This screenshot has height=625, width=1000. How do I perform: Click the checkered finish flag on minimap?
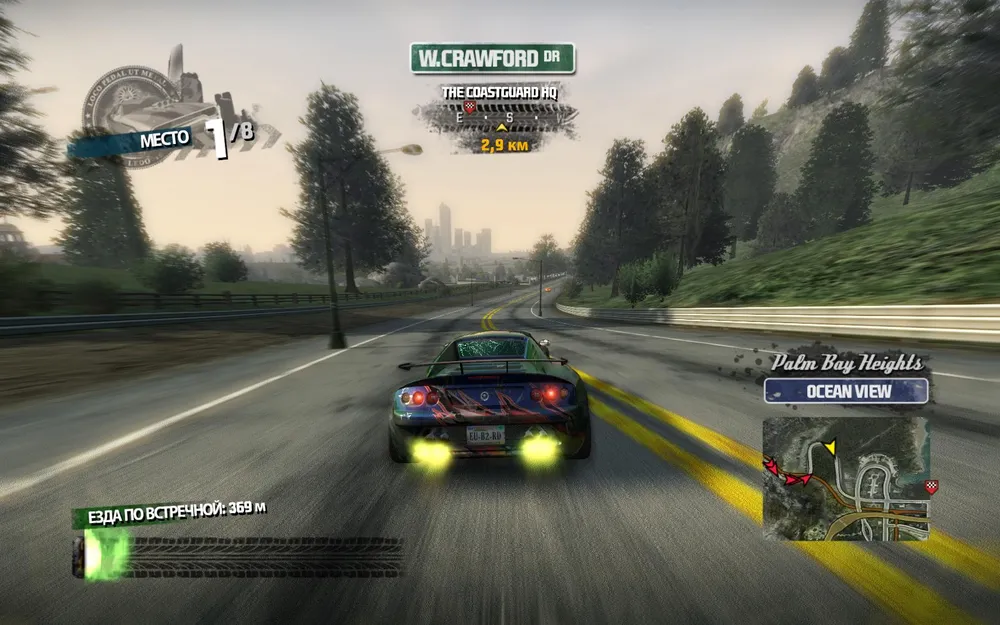[x=932, y=487]
